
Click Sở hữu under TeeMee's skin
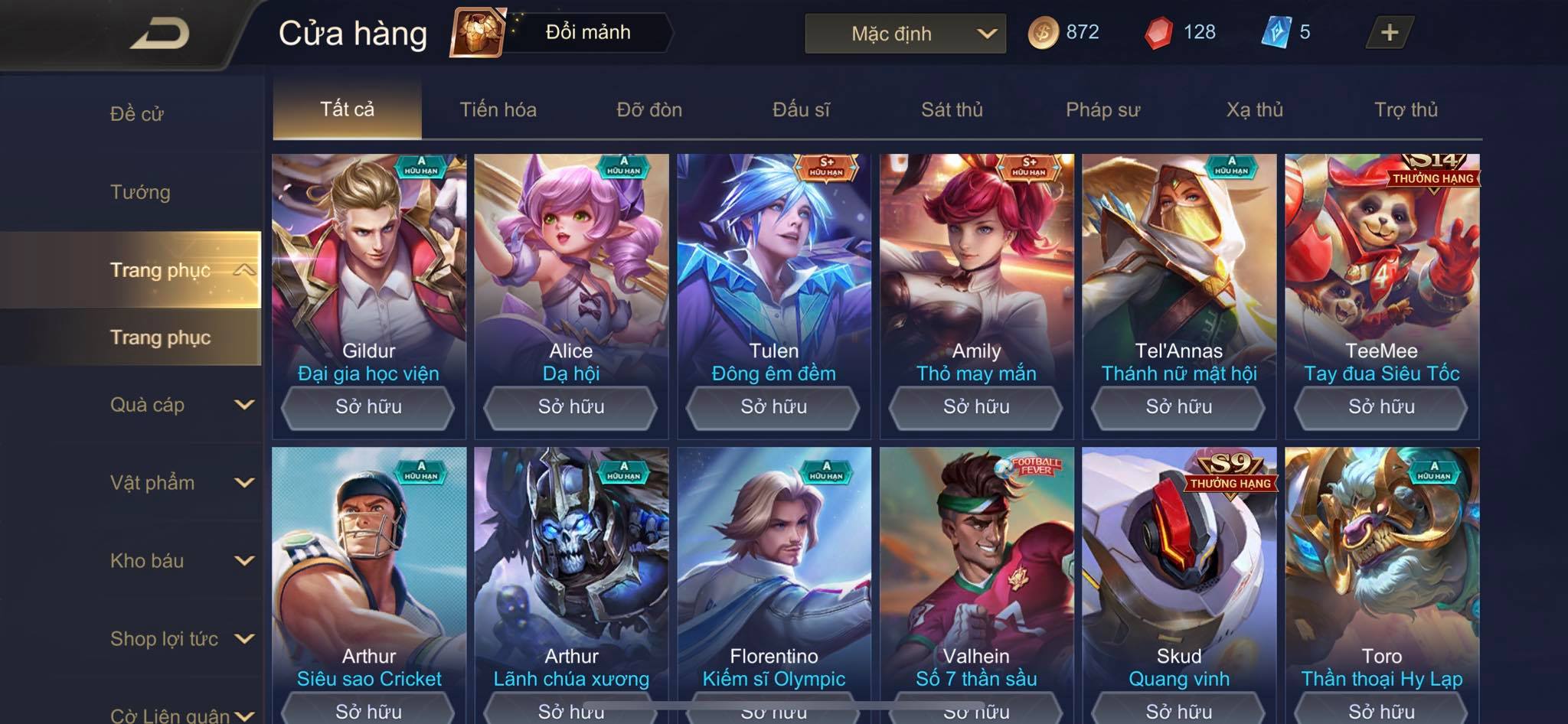1381,407
